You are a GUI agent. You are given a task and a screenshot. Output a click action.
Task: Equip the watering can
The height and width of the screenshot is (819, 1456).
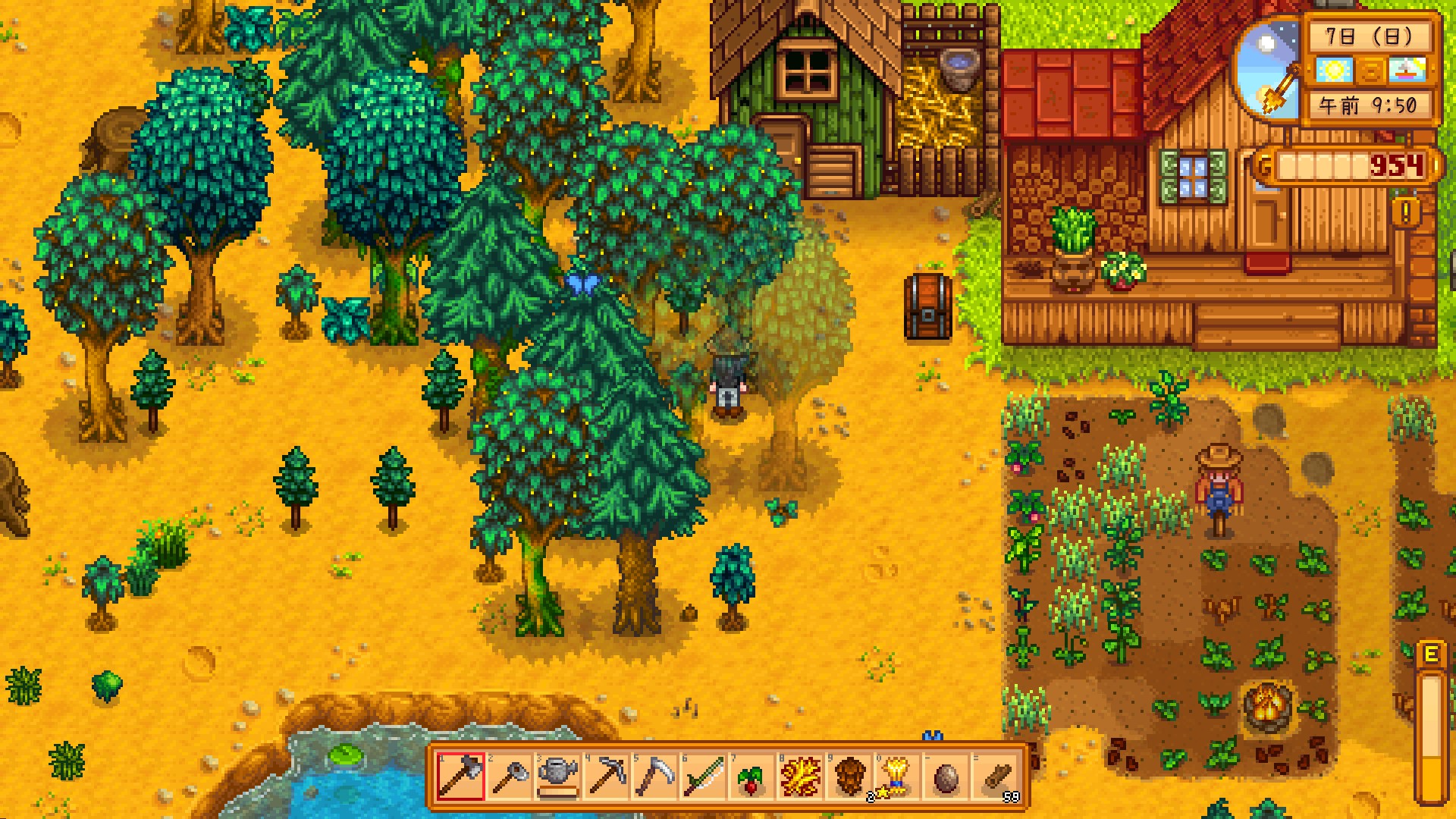557,777
